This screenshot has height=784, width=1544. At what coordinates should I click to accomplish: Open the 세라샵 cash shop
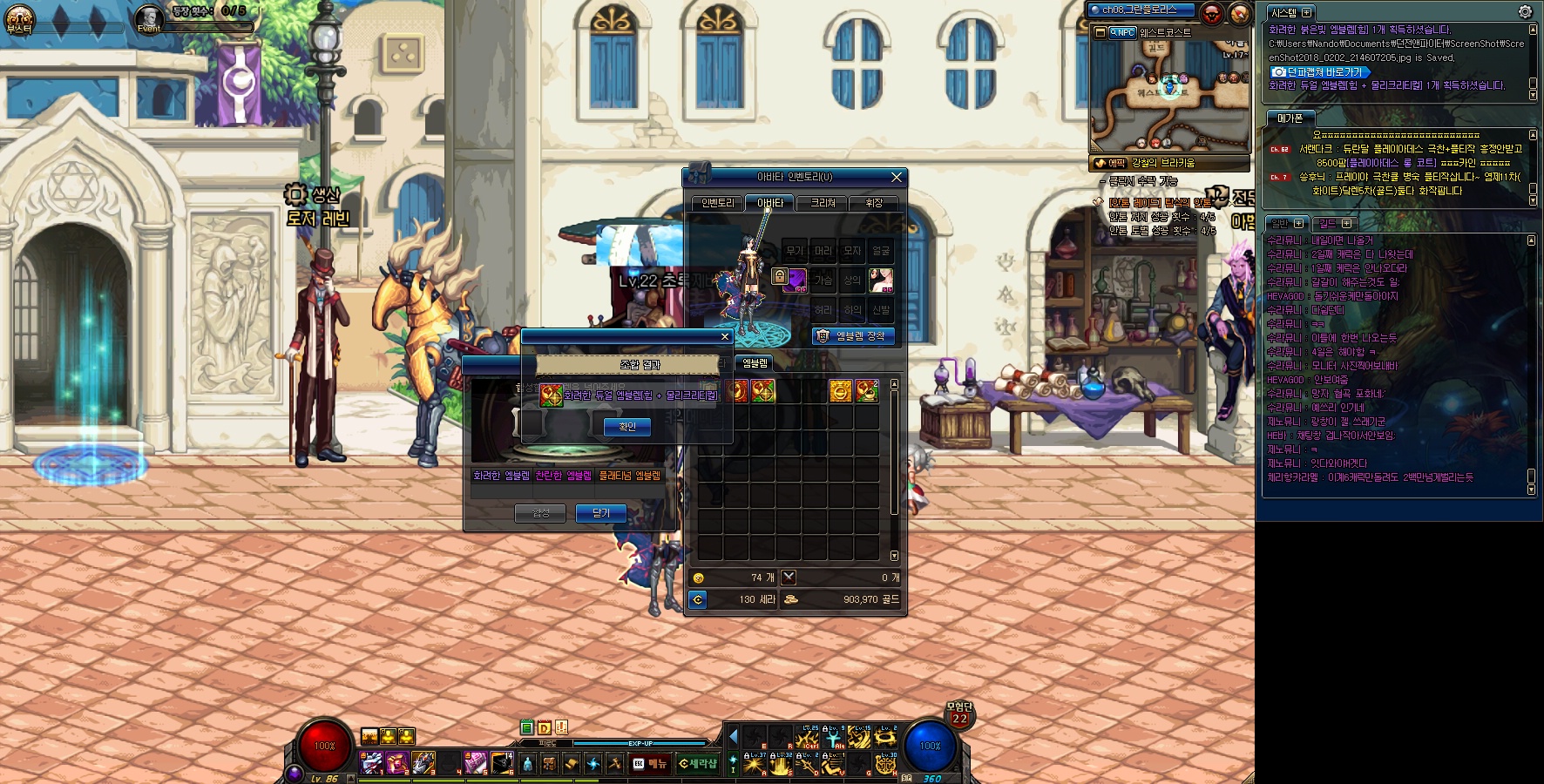pyautogui.click(x=697, y=764)
